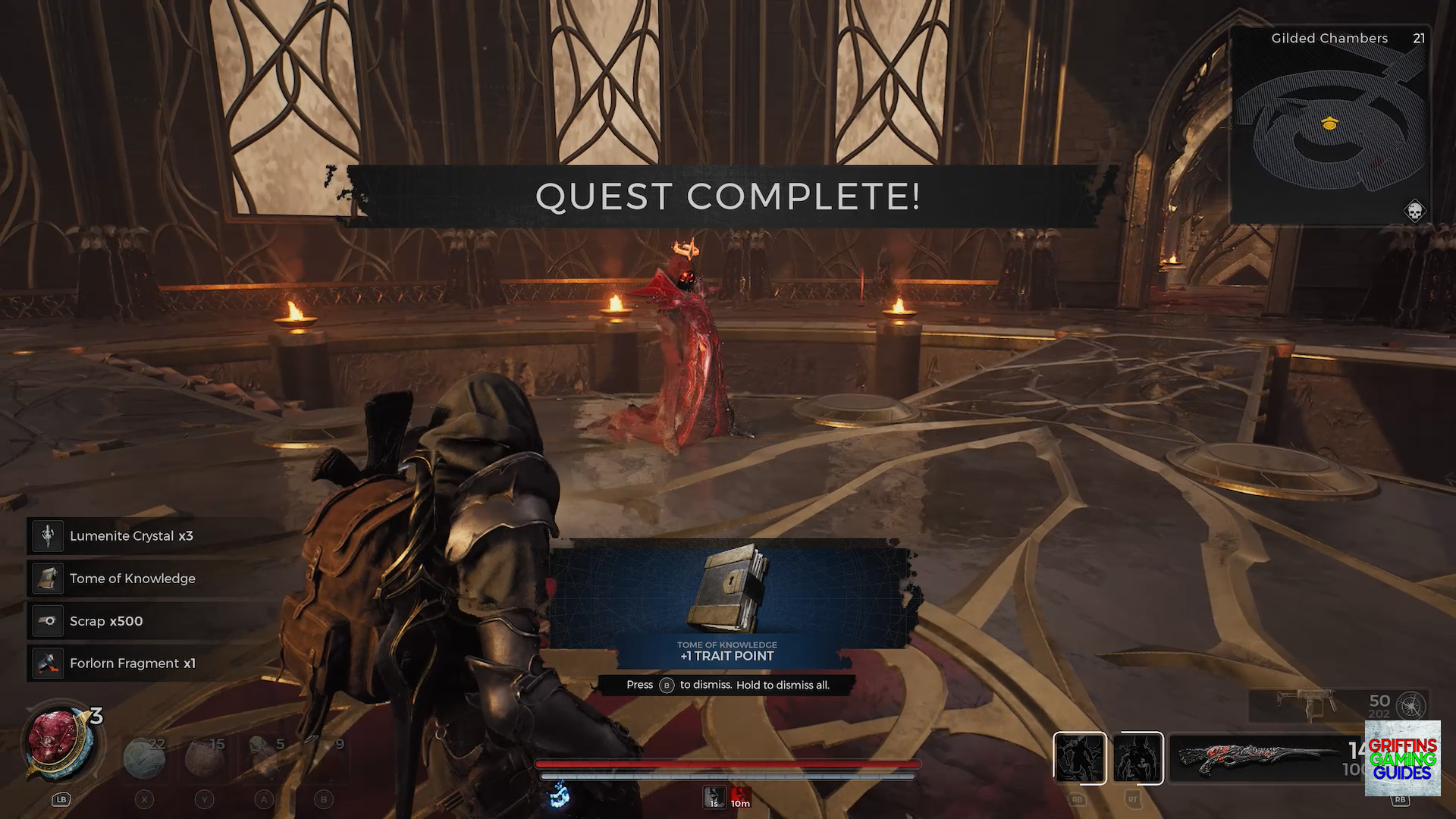Activate the first archetype skill icon

pos(1079,758)
